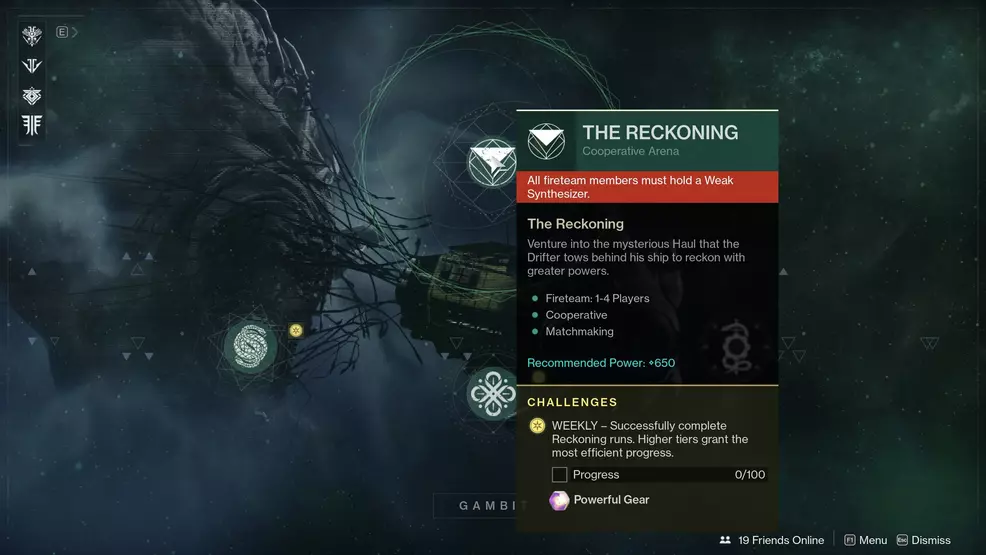Select the Vanguard icon in the sidebar

click(x=32, y=66)
